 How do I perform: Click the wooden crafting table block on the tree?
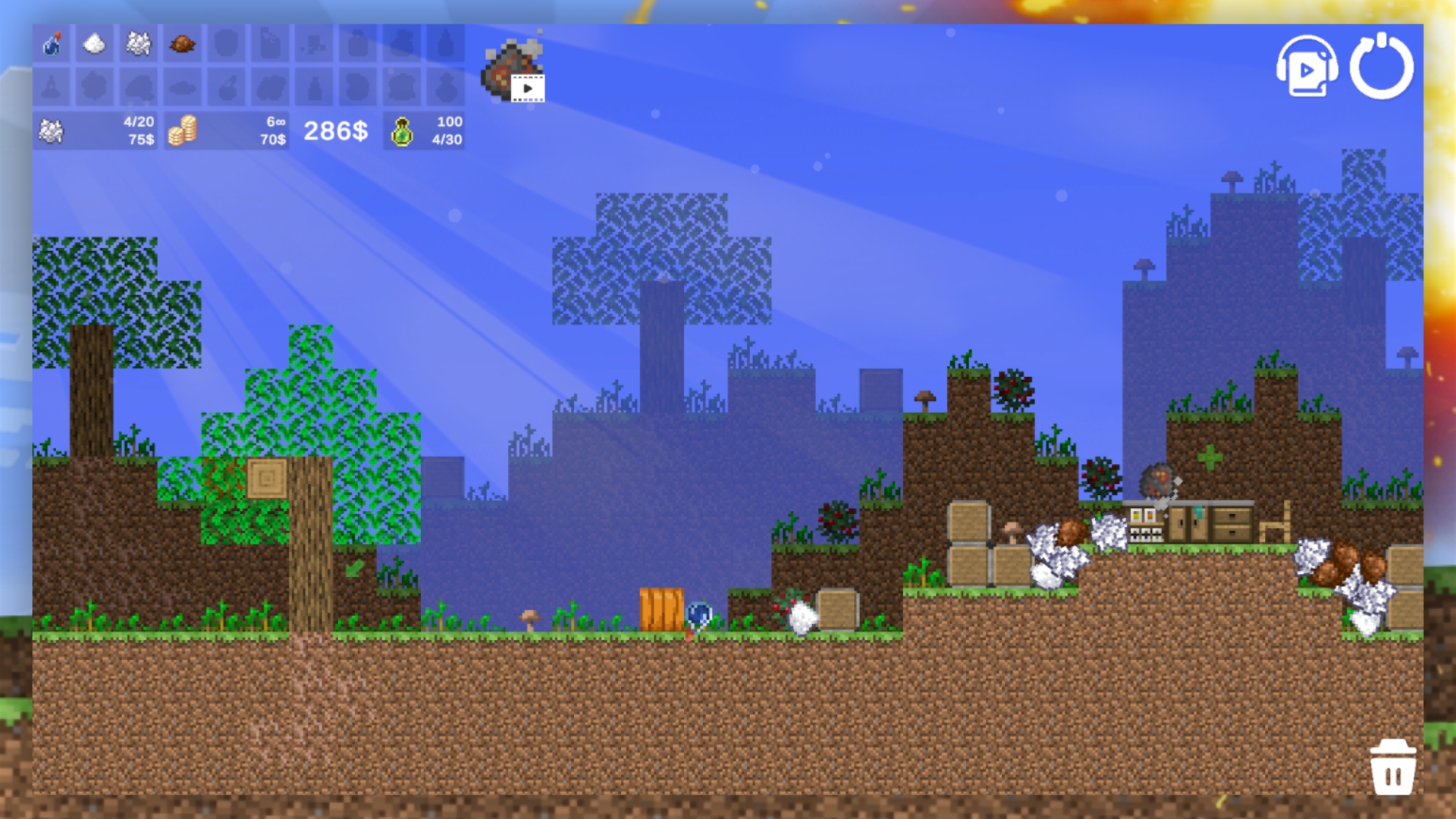click(267, 479)
